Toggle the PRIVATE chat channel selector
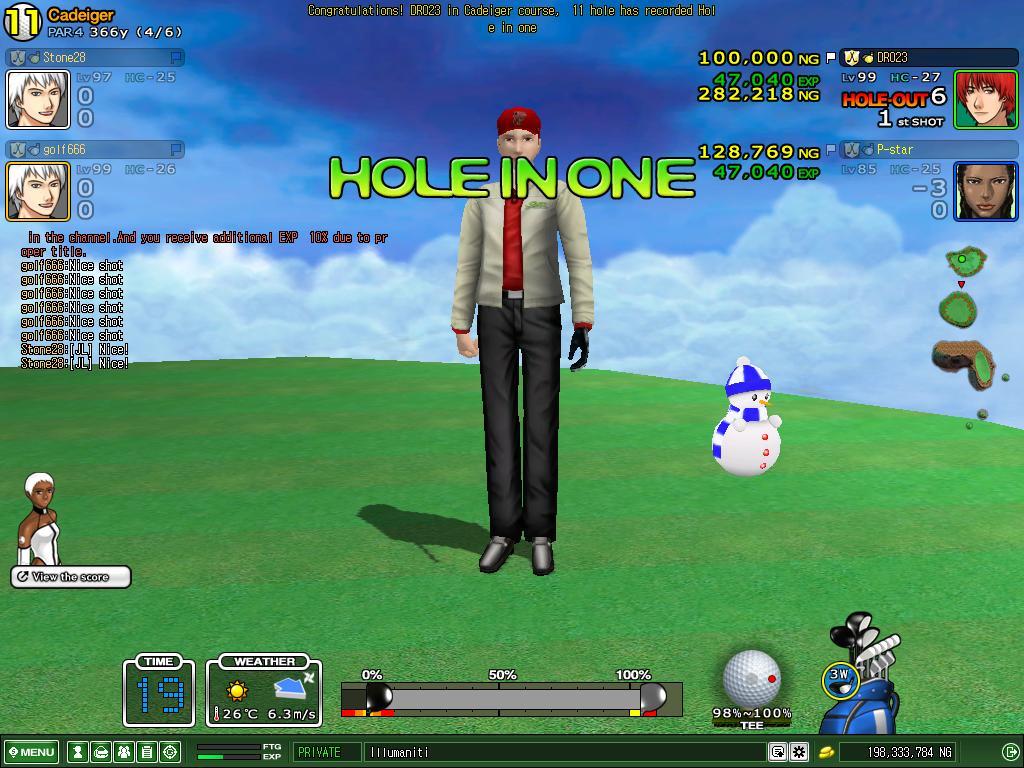This screenshot has height=768, width=1024. click(x=328, y=752)
